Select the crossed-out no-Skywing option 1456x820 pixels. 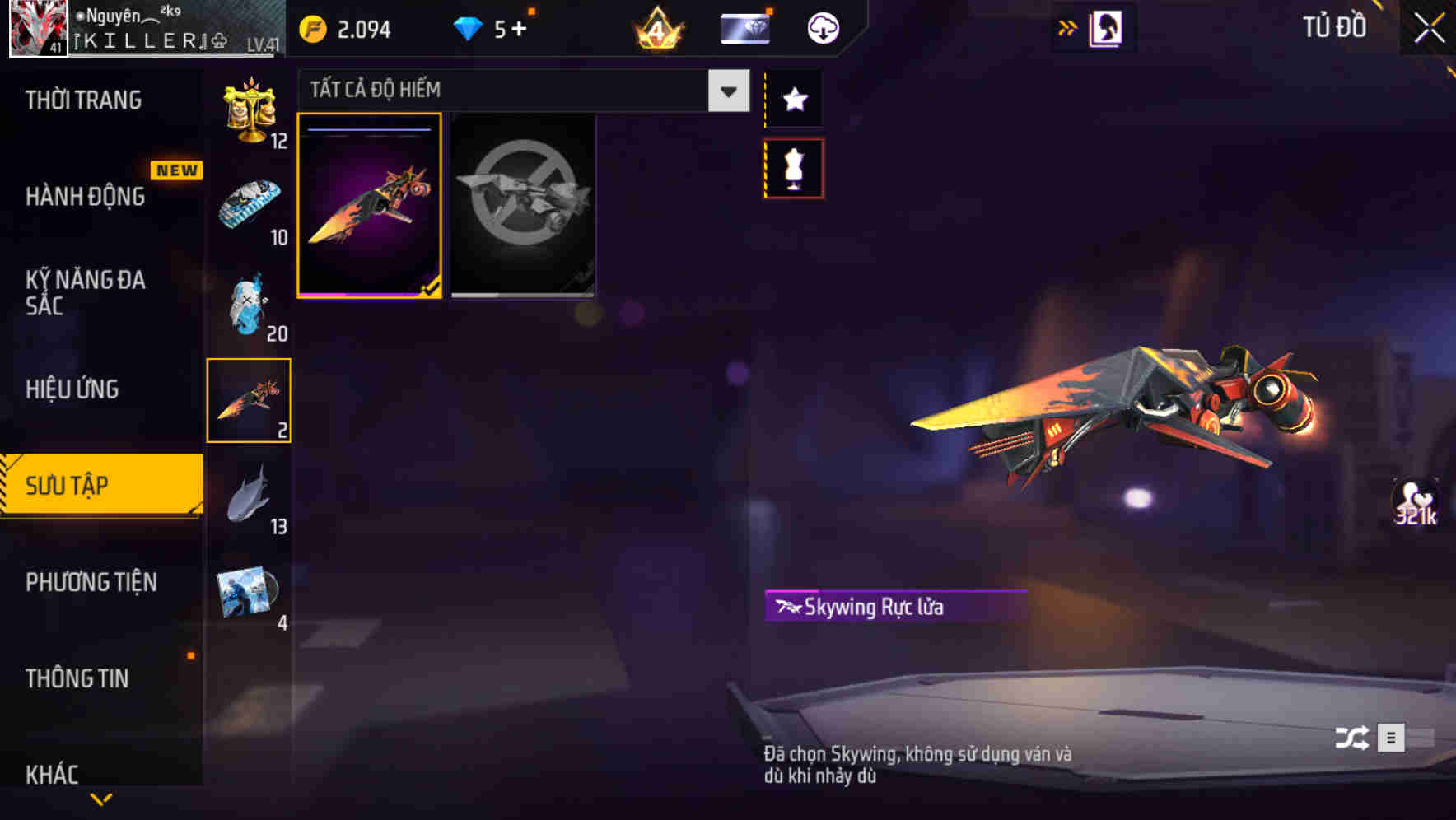click(x=523, y=206)
